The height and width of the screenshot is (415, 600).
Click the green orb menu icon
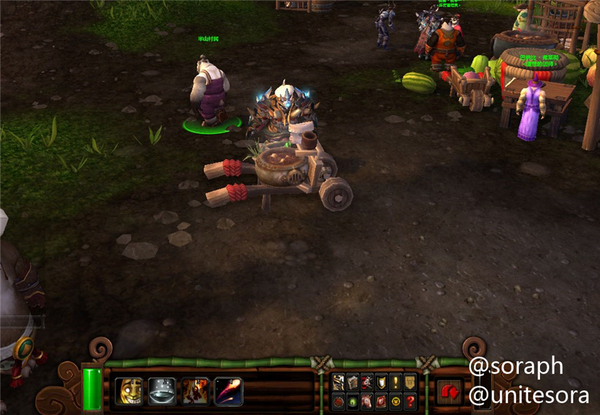[x=353, y=400]
